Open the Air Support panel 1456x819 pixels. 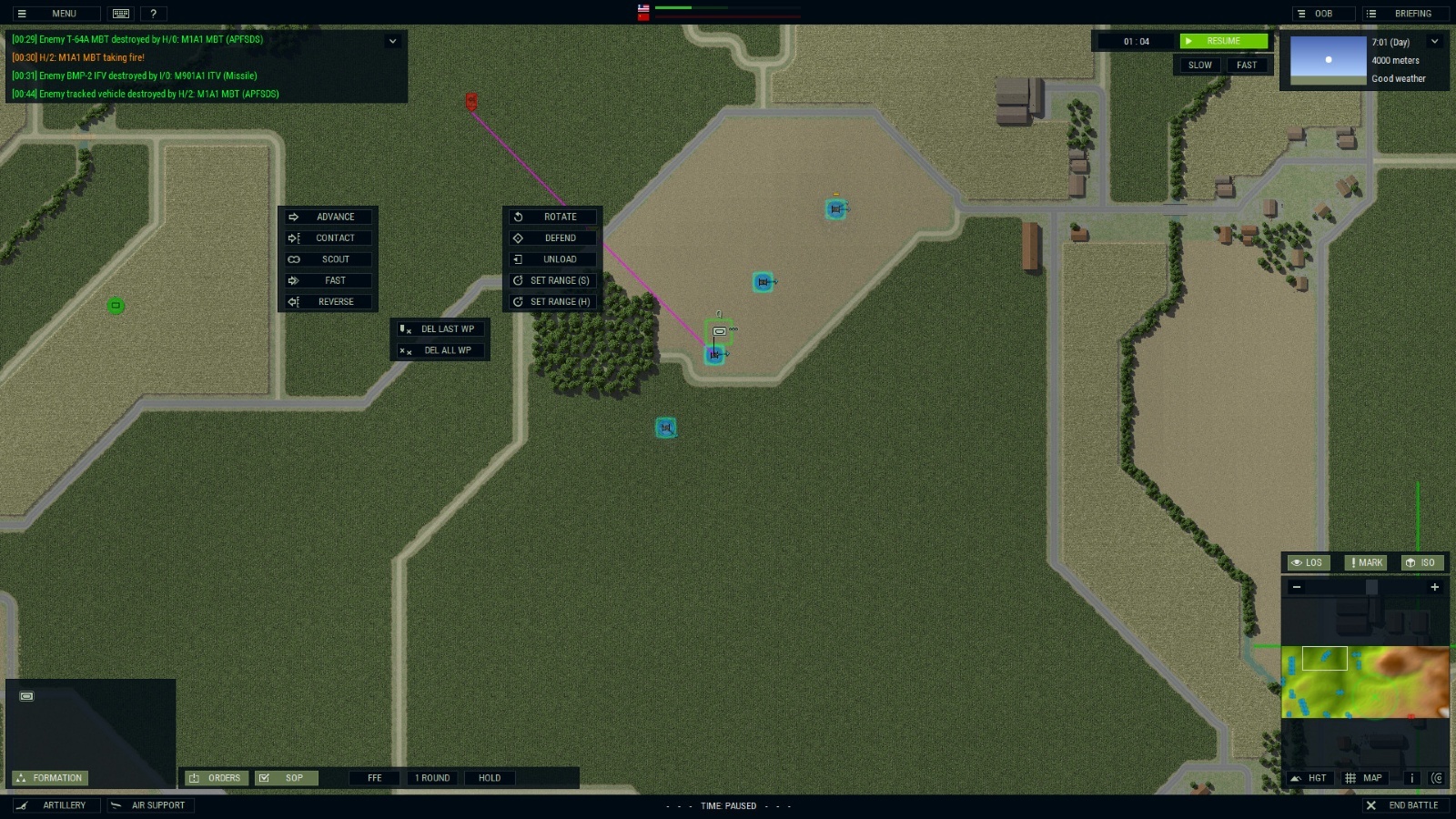[150, 804]
